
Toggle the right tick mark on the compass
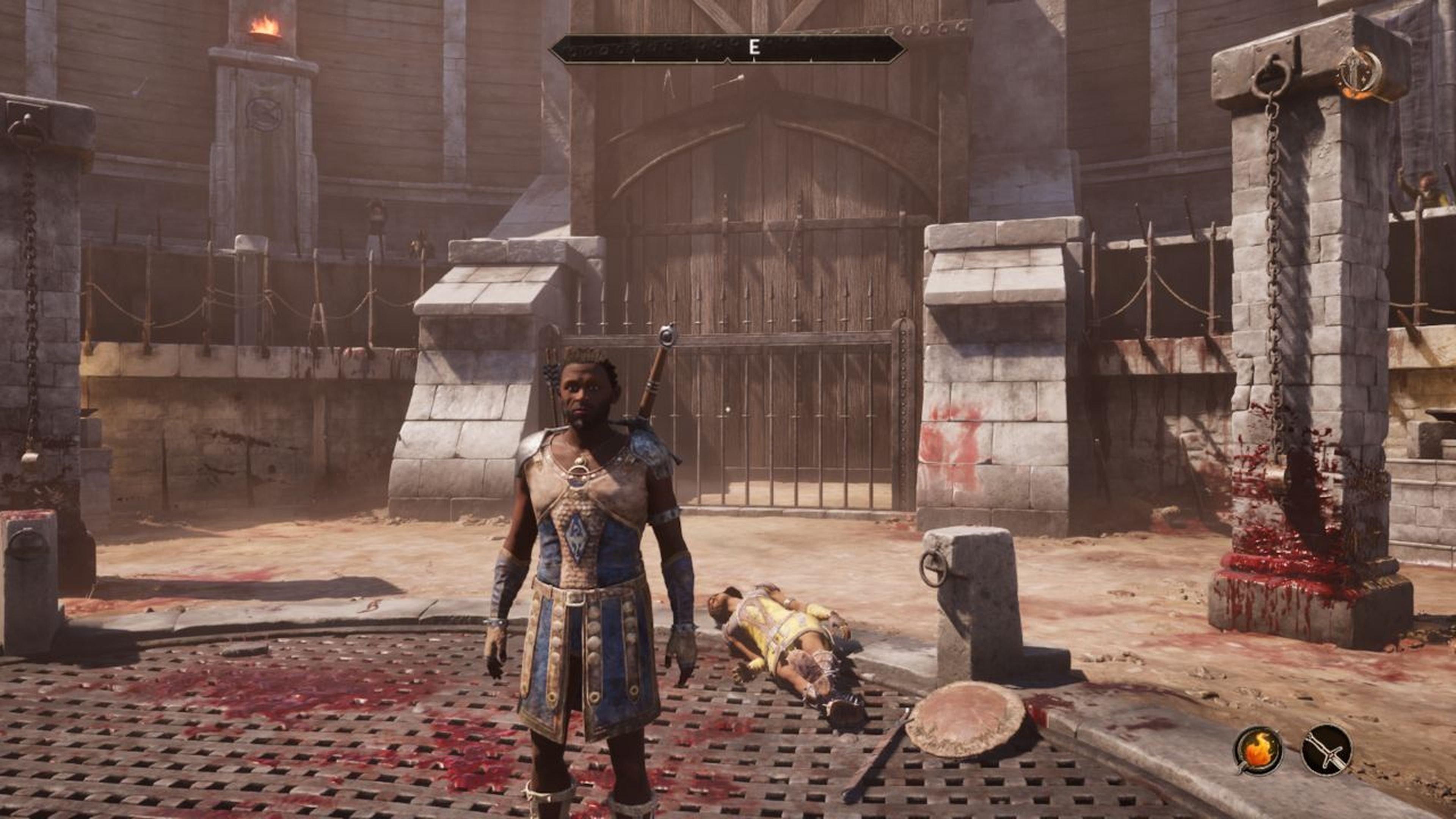click(811, 60)
